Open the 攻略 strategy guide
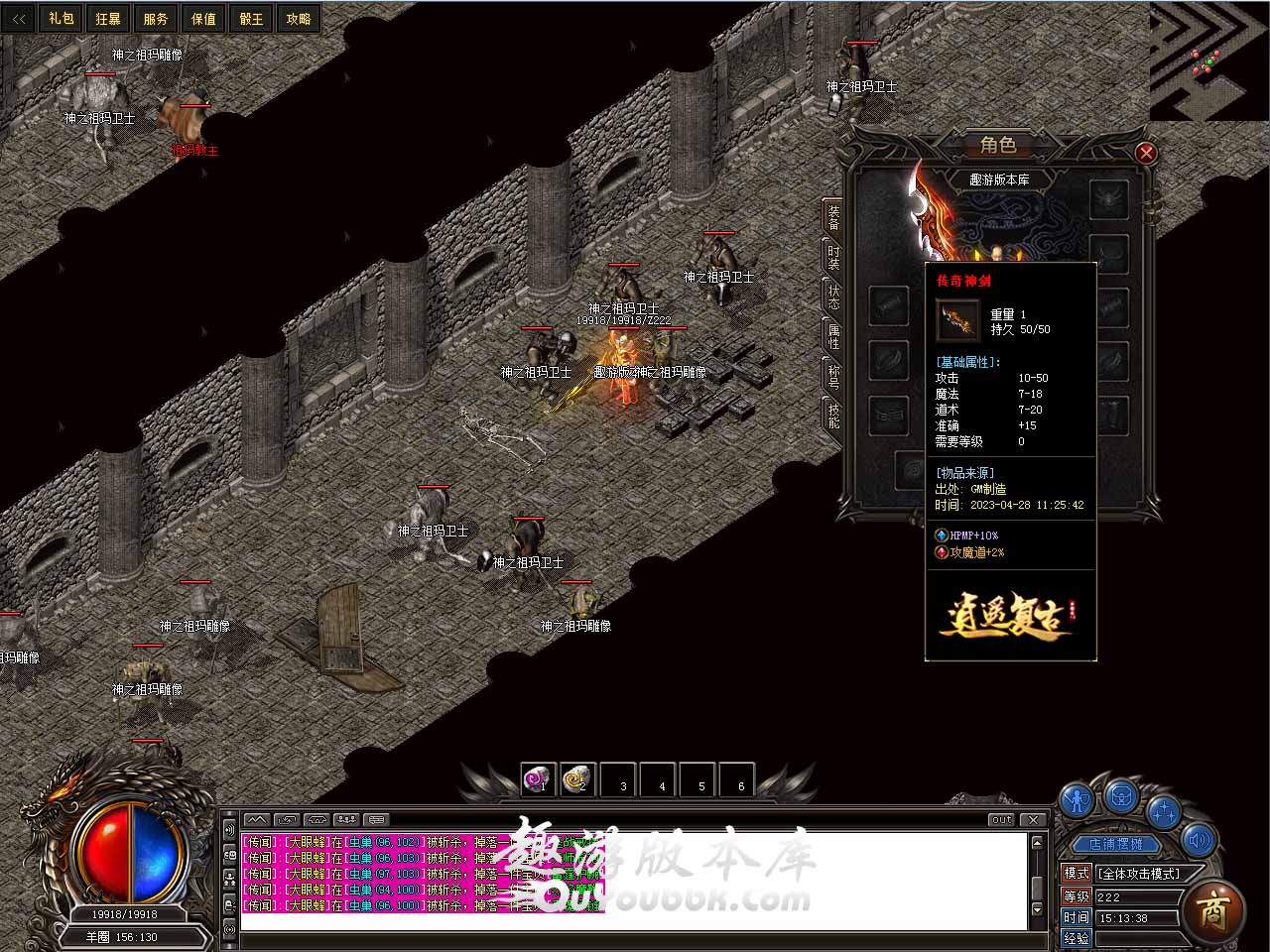Screen dimensions: 1270x952 point(298,18)
